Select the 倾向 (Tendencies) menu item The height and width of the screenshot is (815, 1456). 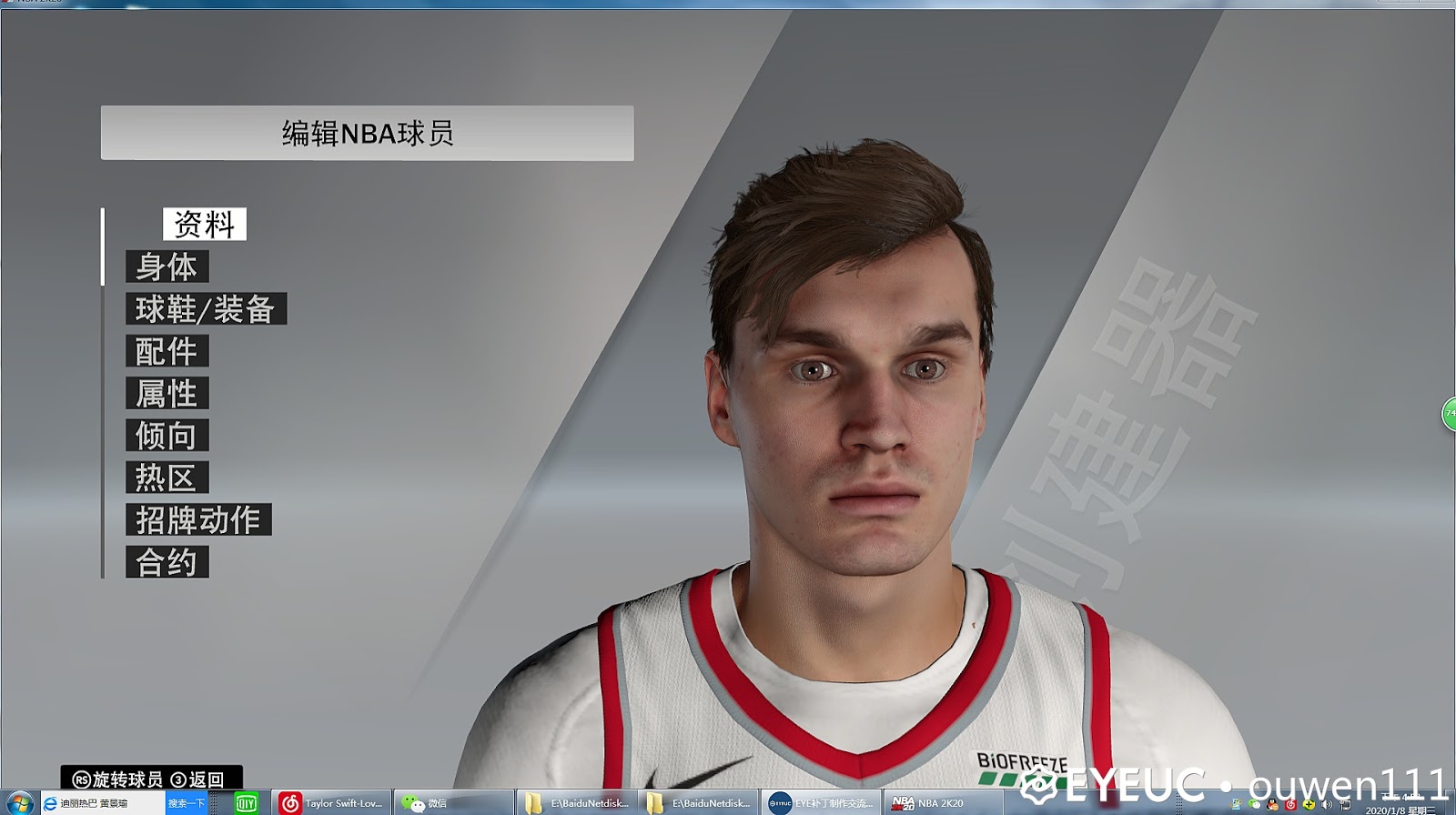click(167, 436)
